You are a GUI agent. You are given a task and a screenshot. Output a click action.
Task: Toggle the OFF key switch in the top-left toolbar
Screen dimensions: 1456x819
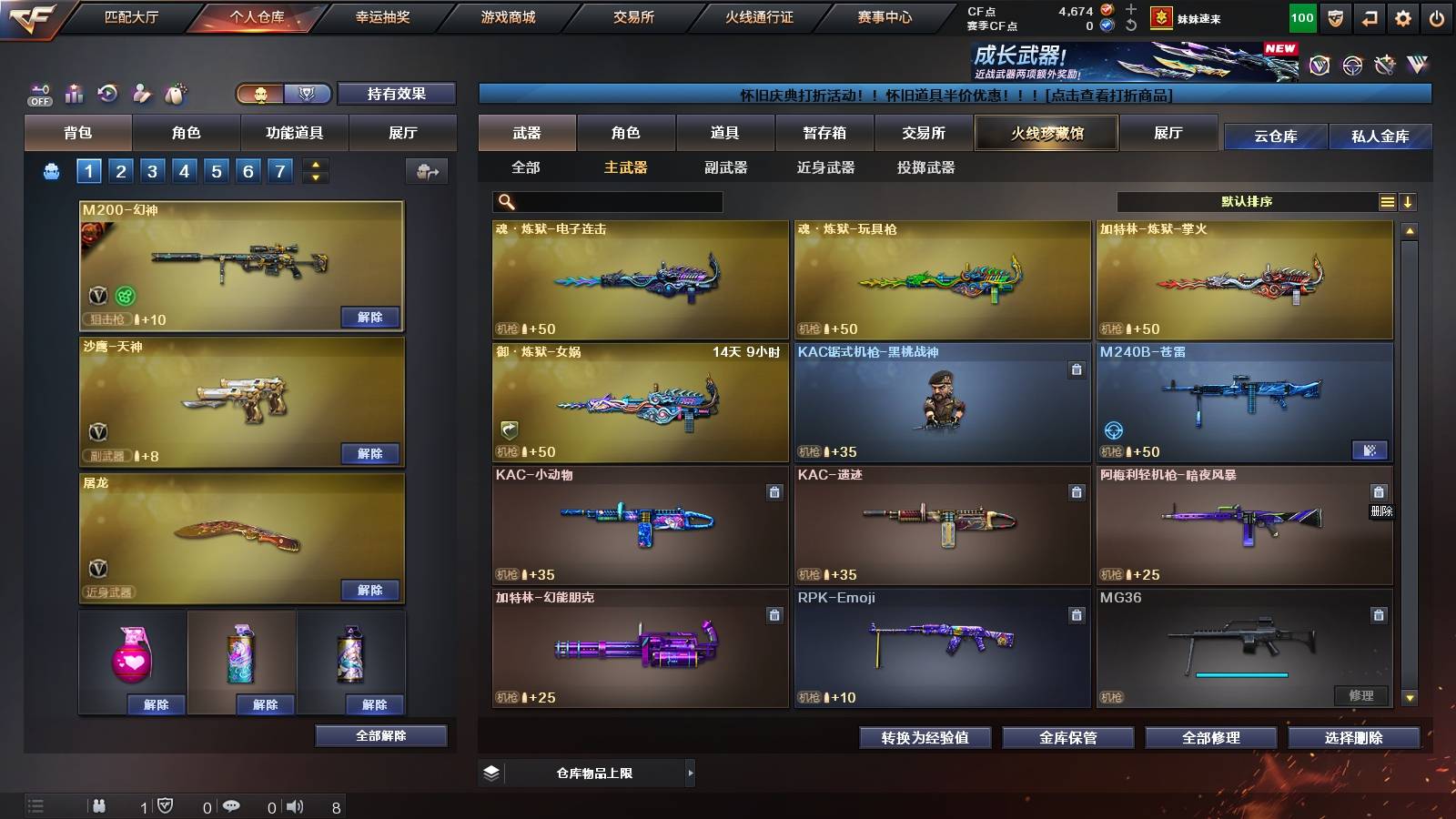[x=38, y=92]
